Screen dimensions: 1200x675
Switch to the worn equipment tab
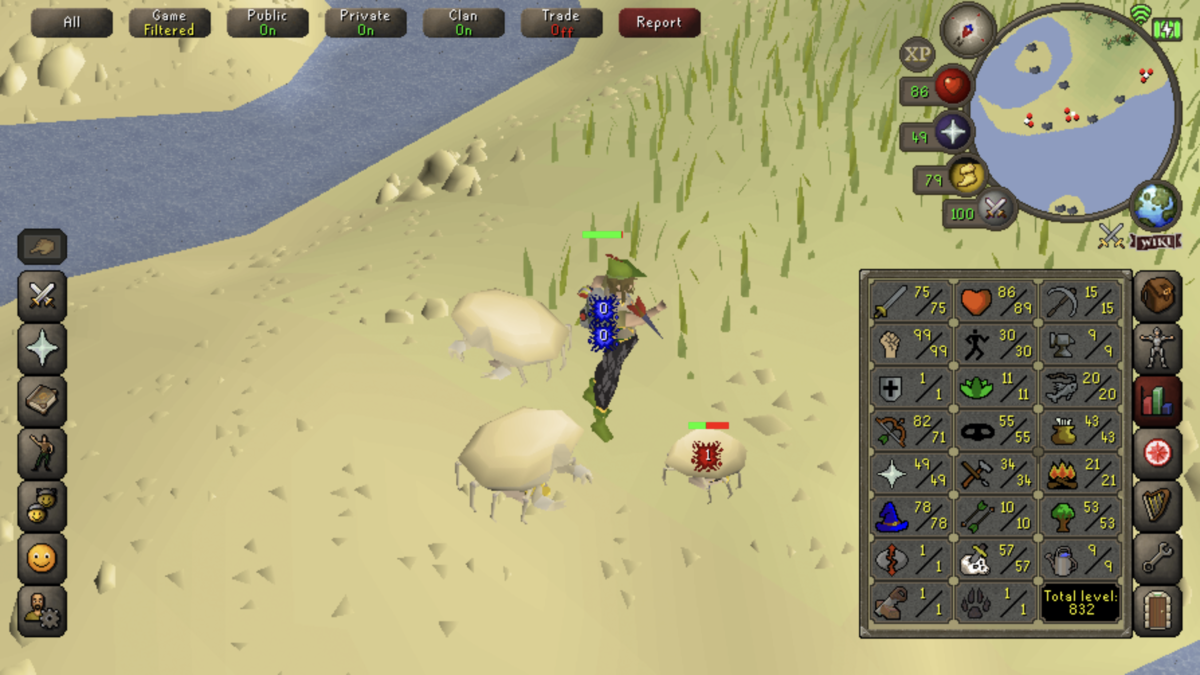1157,349
